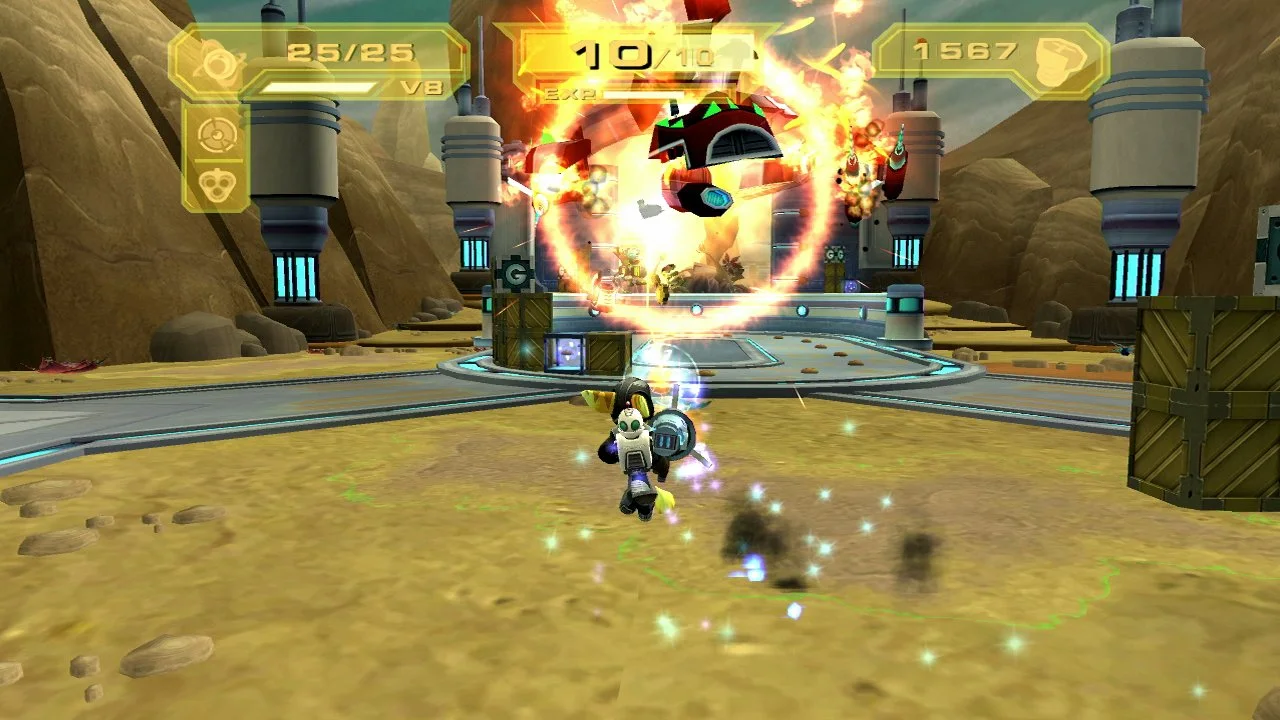Image resolution: width=1280 pixels, height=720 pixels.
Task: Toggle the ammo meter under 25/25
Action: pyautogui.click(x=320, y=86)
